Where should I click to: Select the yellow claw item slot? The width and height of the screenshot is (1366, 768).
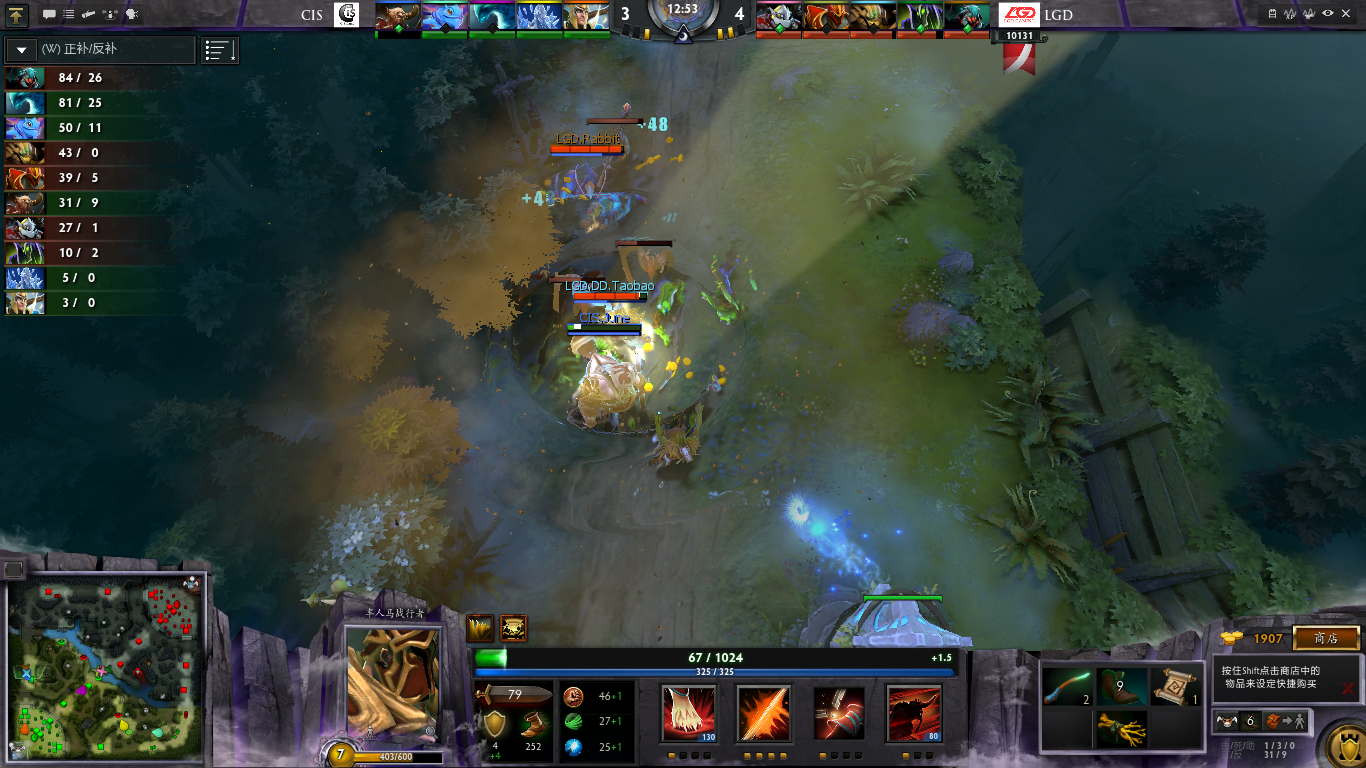[x=1121, y=729]
